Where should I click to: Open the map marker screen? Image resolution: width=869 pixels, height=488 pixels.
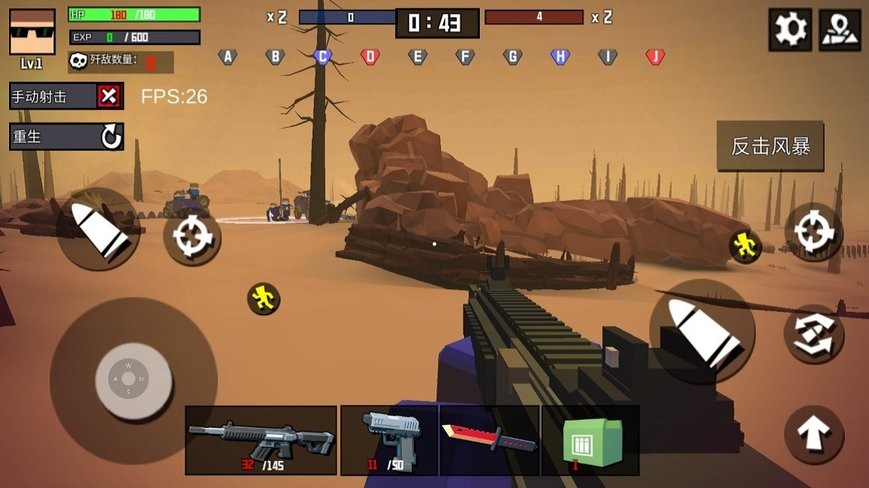click(839, 29)
